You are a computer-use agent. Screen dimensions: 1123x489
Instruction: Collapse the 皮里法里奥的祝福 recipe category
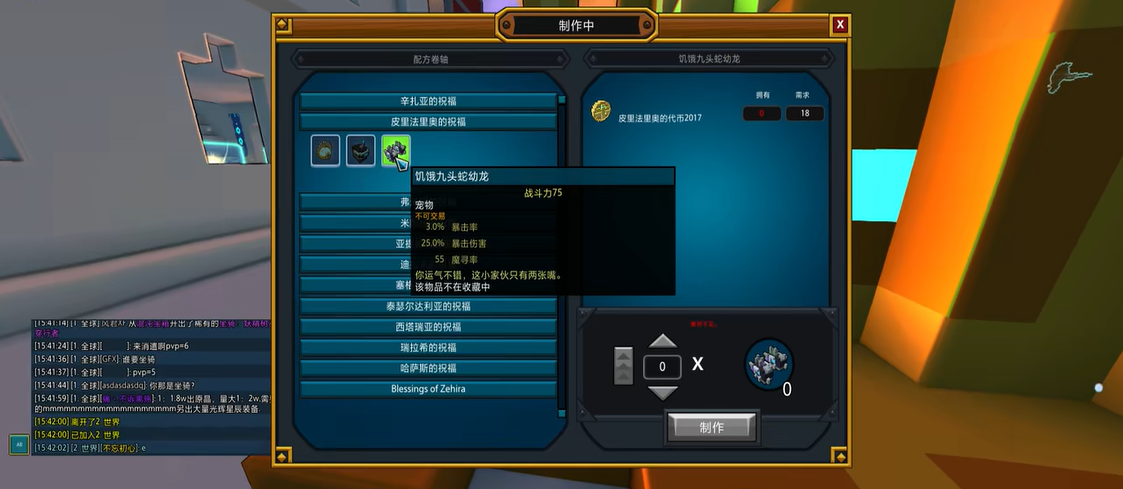[428, 122]
